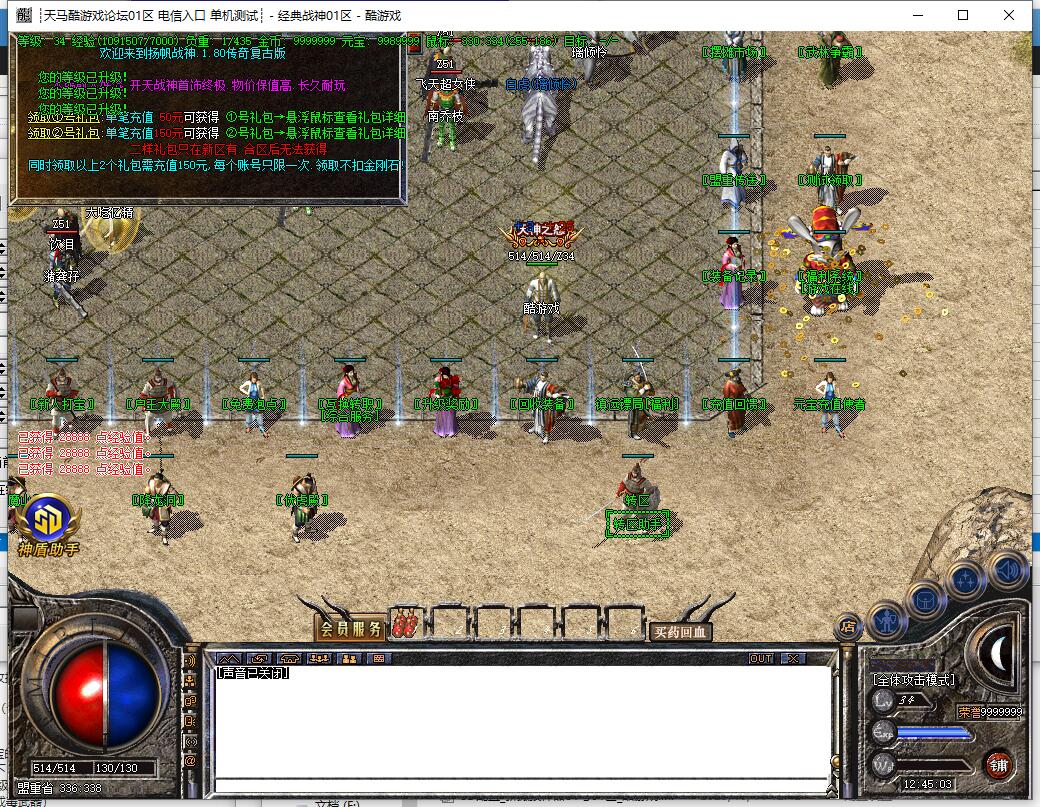Open the 会员服务 member services button
This screenshot has height=807, width=1040.
coord(350,629)
